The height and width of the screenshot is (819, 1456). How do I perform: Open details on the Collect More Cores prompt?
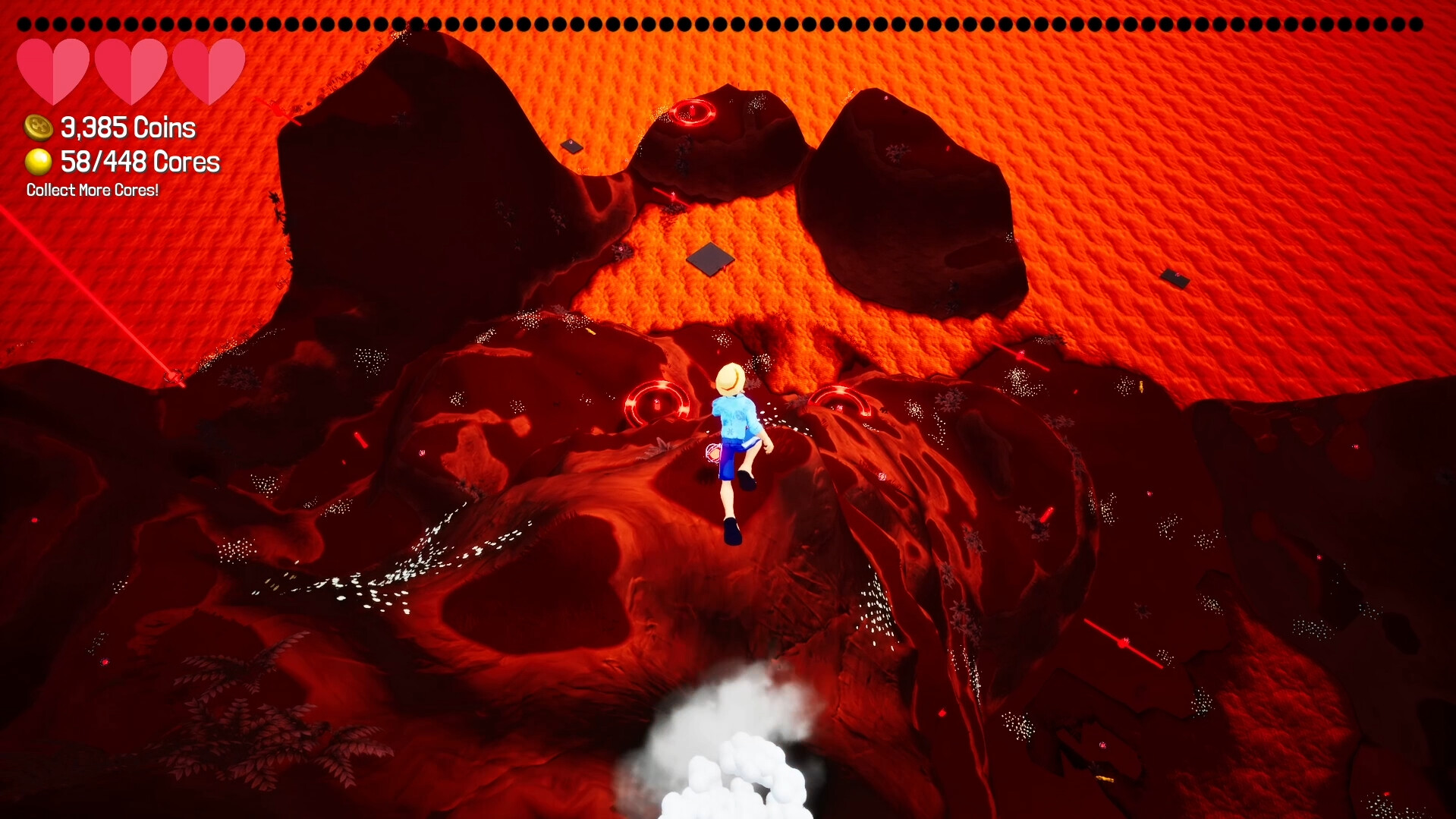(92, 191)
